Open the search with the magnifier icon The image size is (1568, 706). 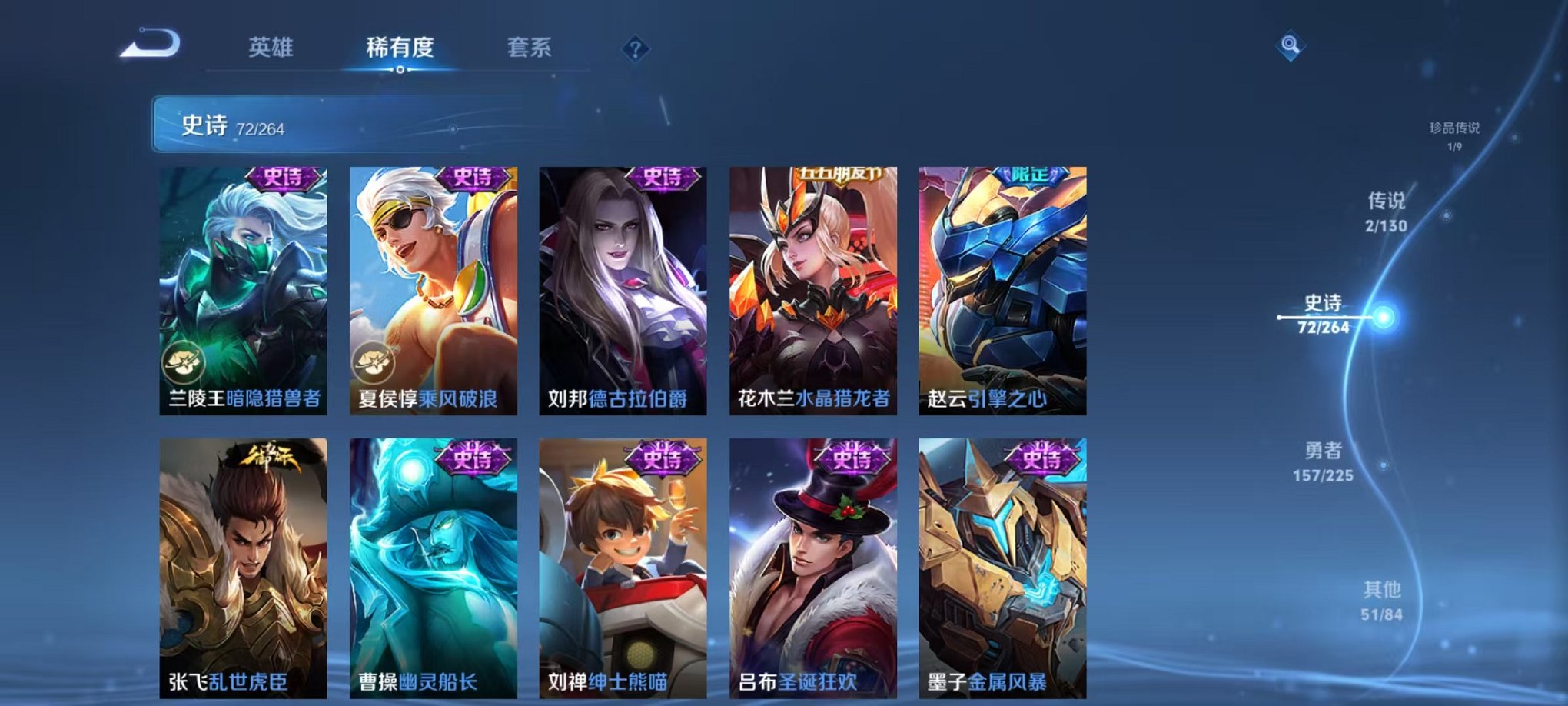[x=1290, y=46]
